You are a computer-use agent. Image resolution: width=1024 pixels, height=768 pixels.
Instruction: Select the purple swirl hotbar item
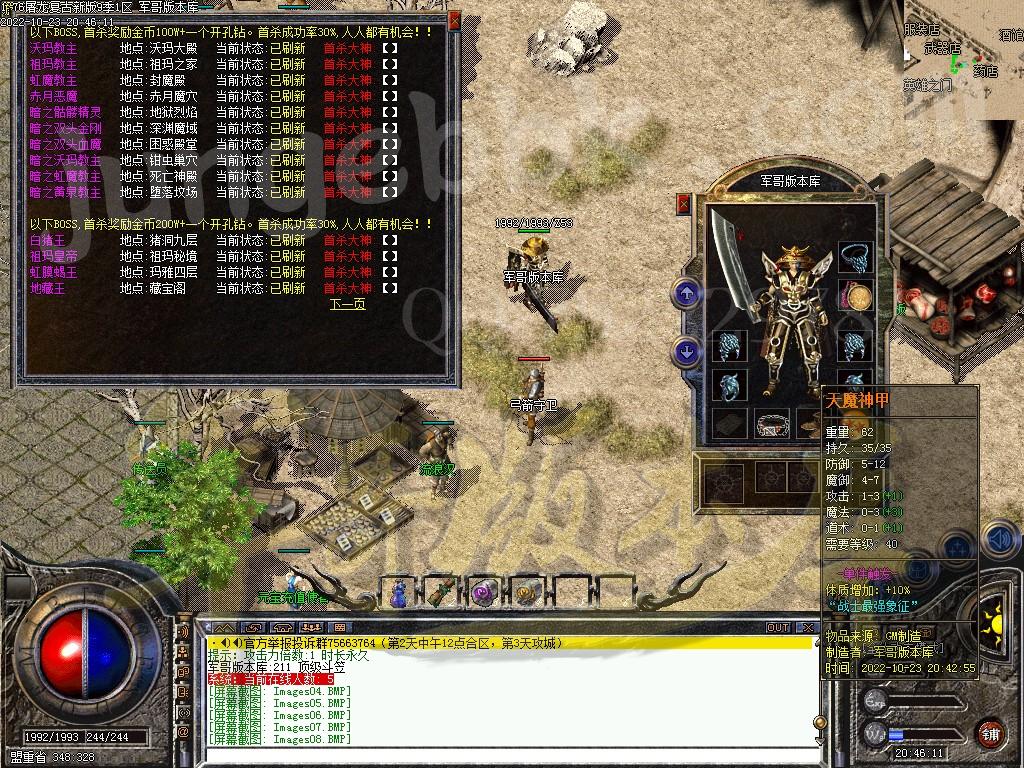(484, 592)
